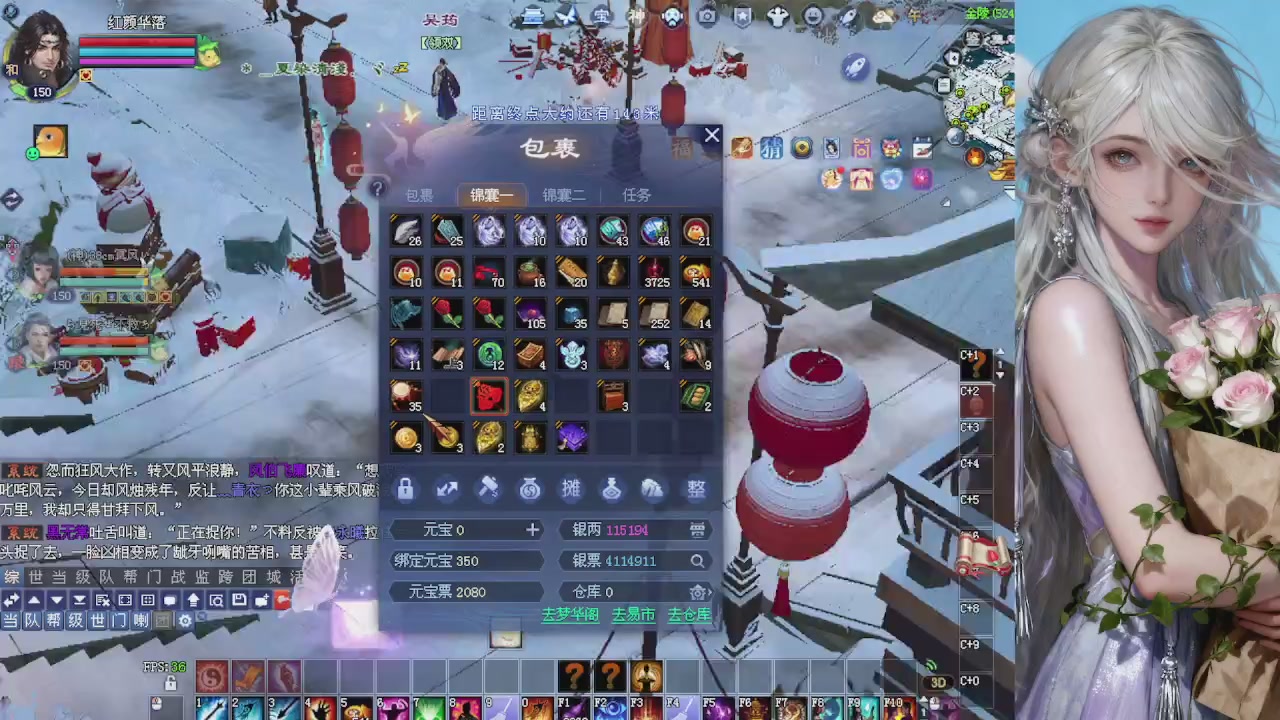The width and height of the screenshot is (1280, 720).
Task: Click the rocket icon near the minimap
Action: (x=852, y=66)
